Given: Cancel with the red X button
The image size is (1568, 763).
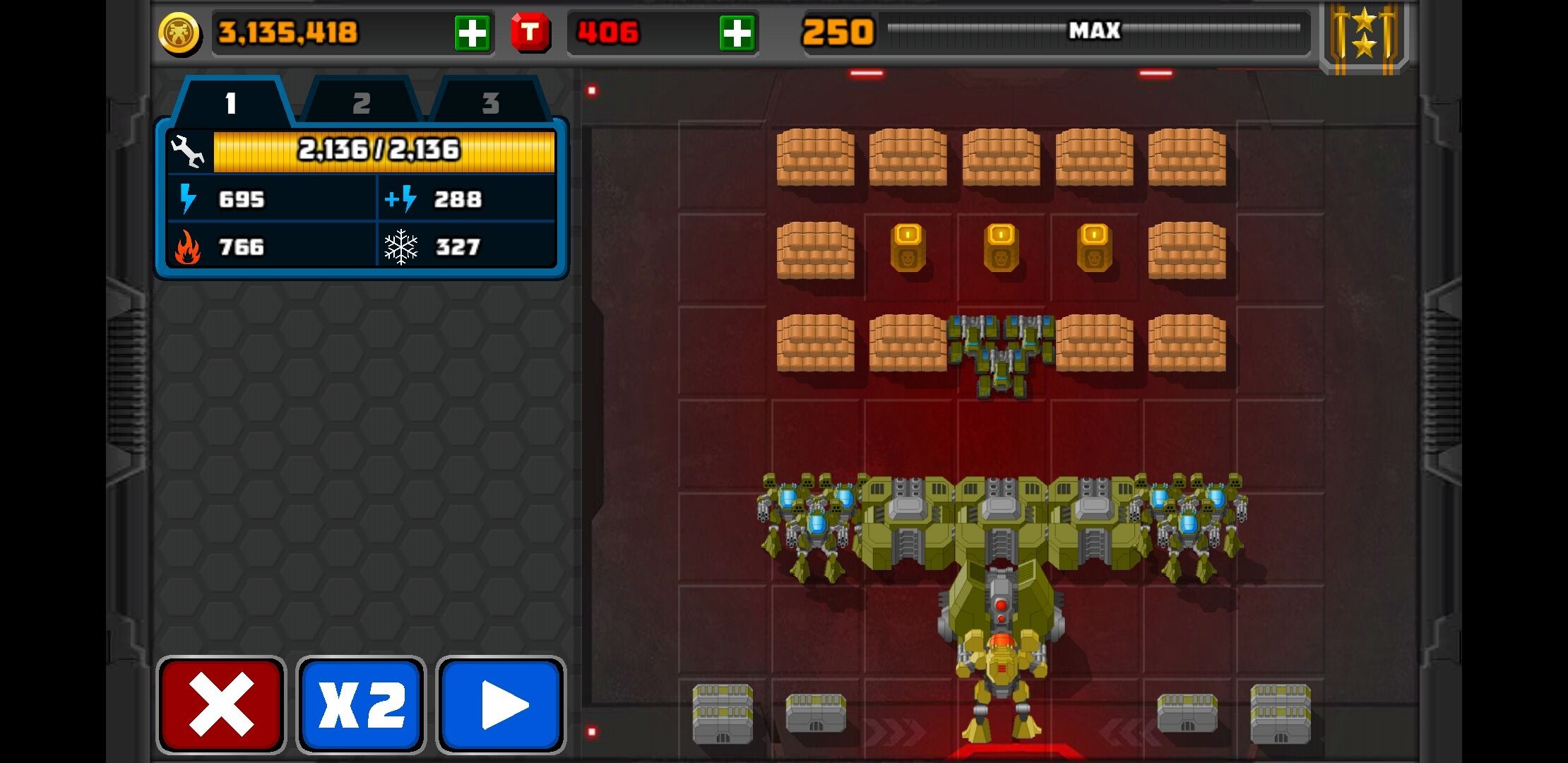Looking at the screenshot, I should coord(221,704).
